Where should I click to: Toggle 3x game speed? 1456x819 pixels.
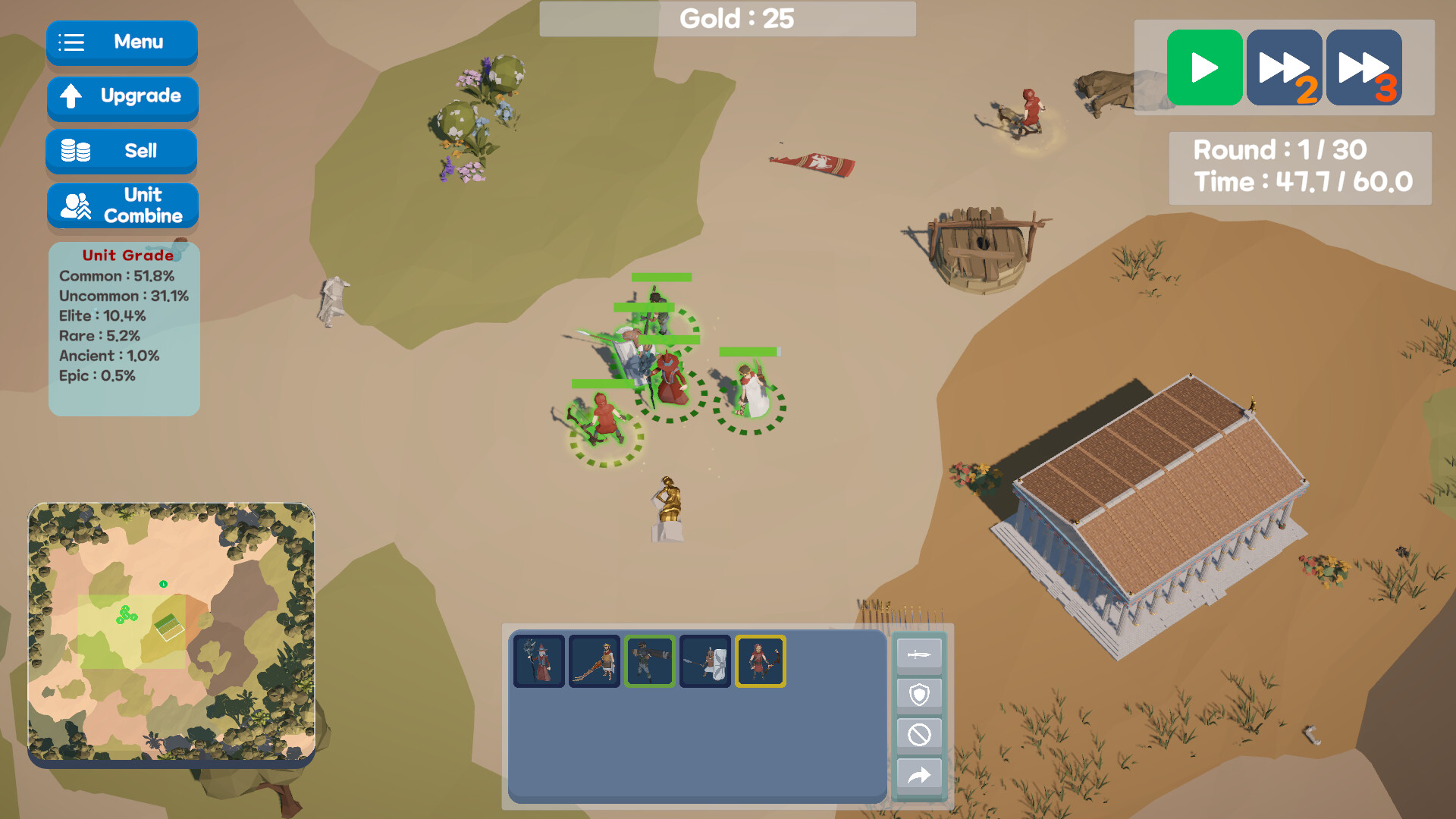tap(1363, 67)
